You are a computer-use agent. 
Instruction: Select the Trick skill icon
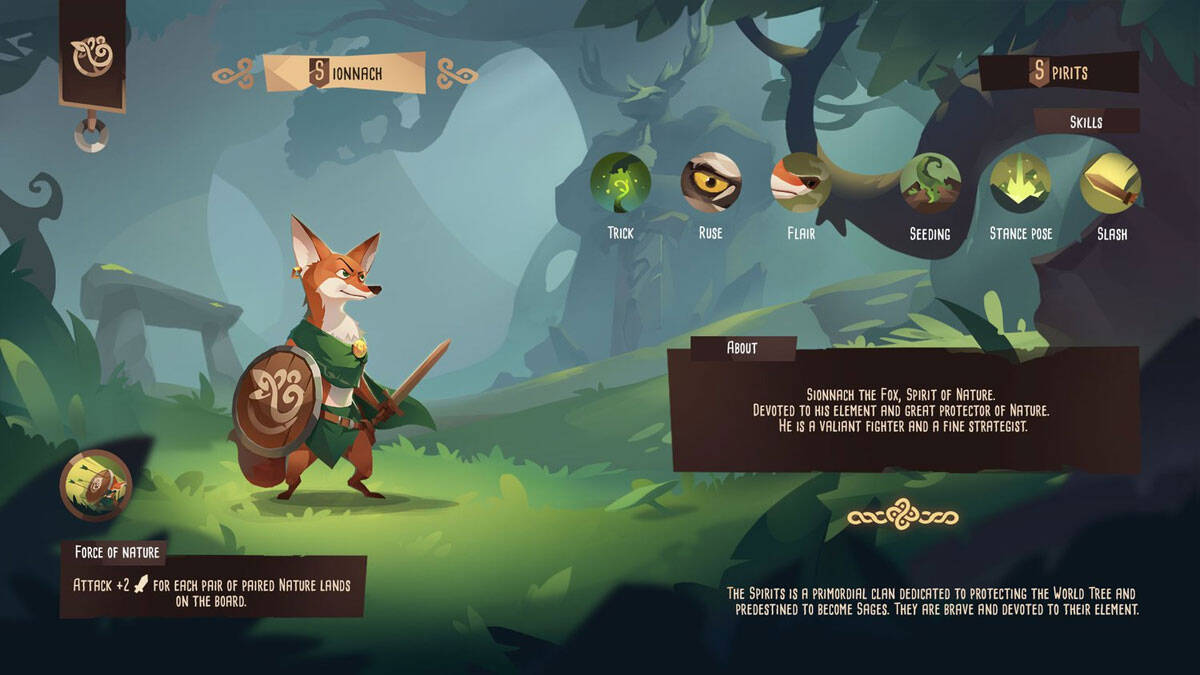coord(620,183)
